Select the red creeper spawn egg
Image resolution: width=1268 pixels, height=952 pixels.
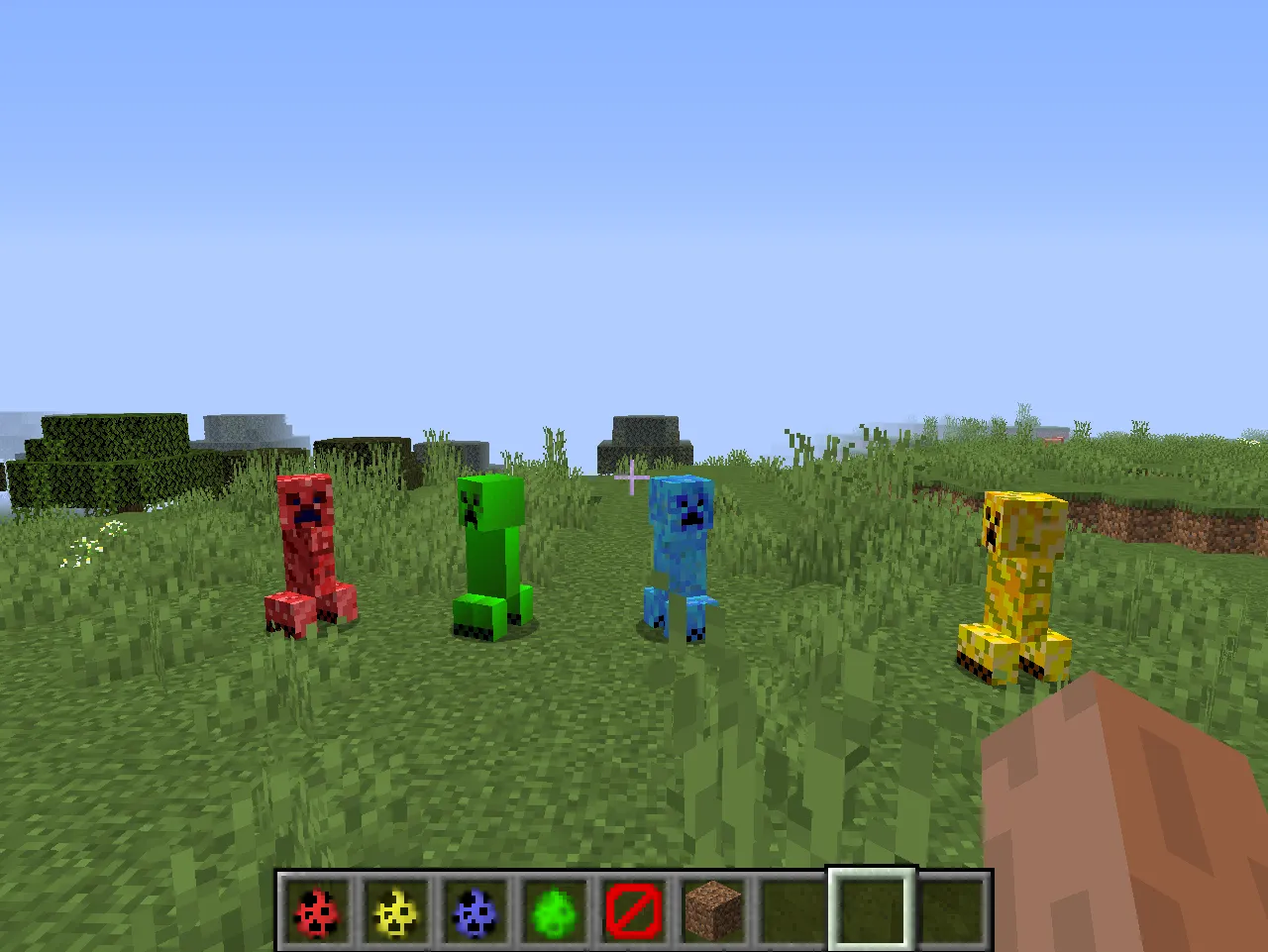point(316,913)
